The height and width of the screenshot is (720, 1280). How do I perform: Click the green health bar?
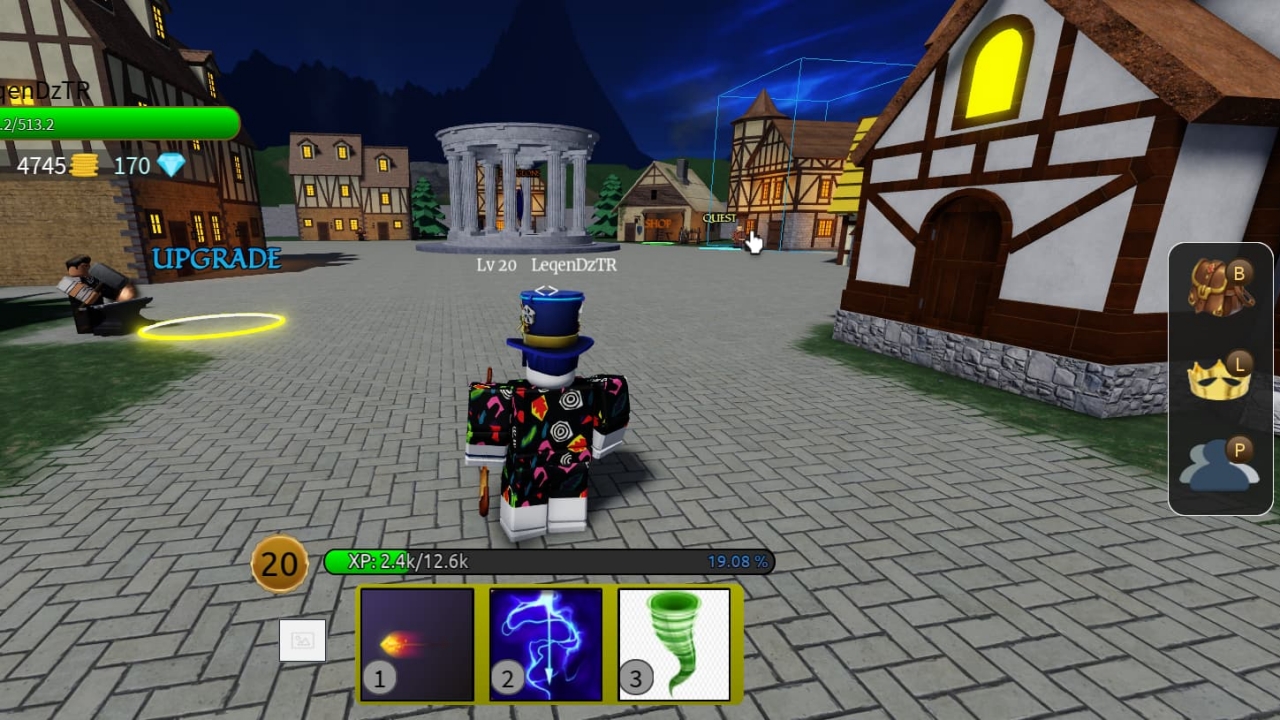120,124
